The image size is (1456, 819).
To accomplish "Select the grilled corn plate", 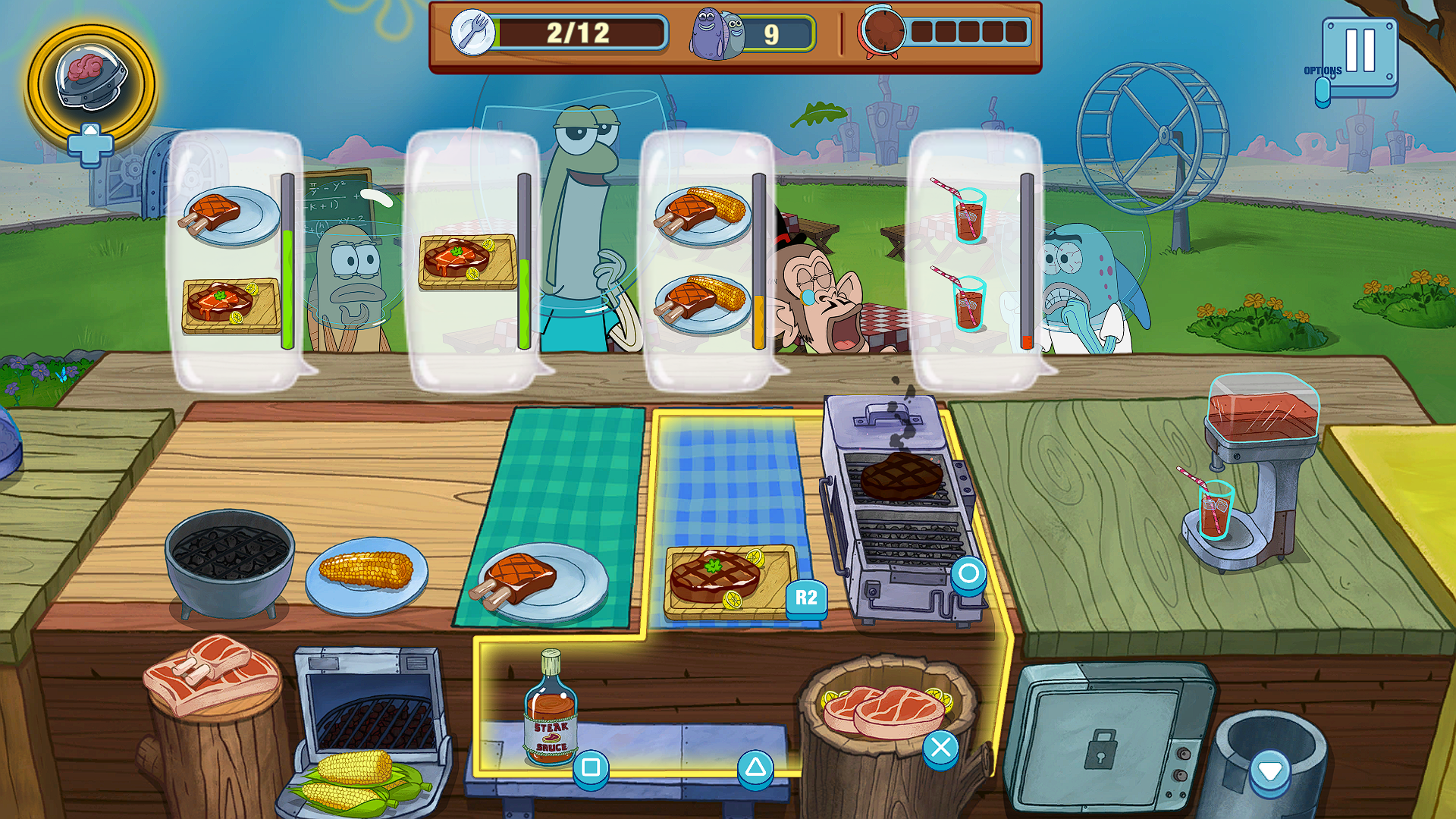I will click(x=366, y=573).
